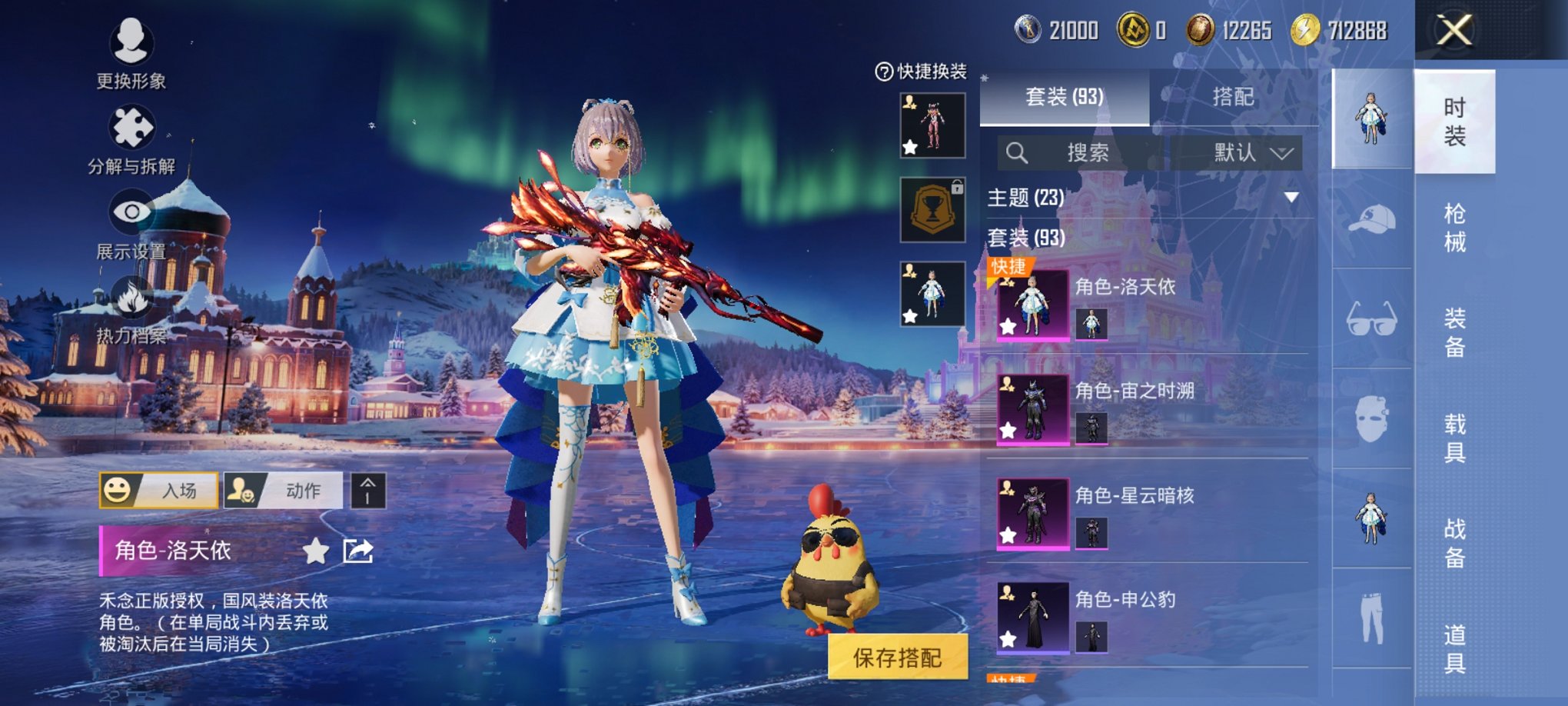Save outfit with 保存搭配 button
Screen dimensions: 1568x706
pyautogui.click(x=897, y=658)
